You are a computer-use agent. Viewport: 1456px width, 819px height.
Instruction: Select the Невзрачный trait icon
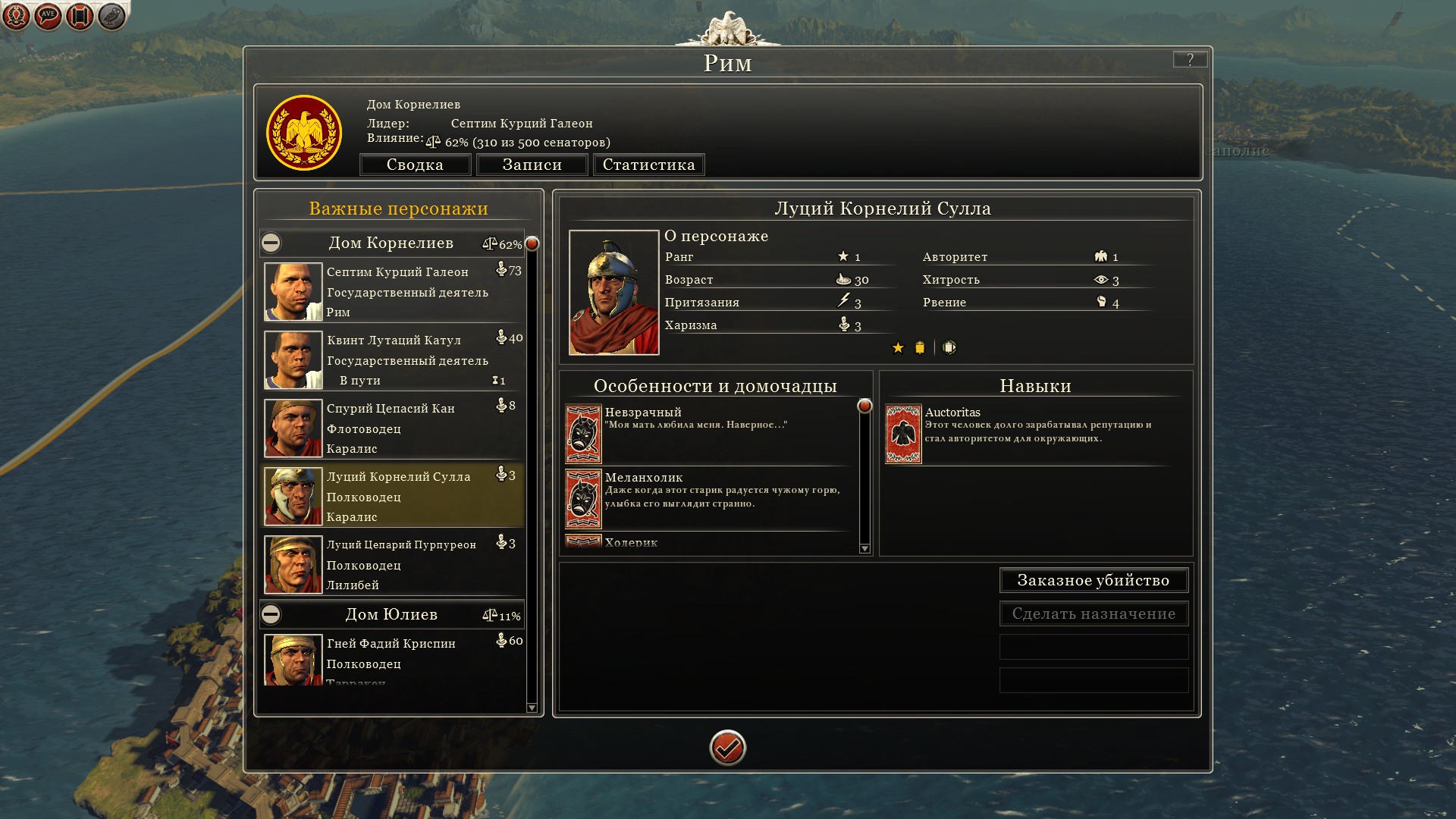[583, 434]
